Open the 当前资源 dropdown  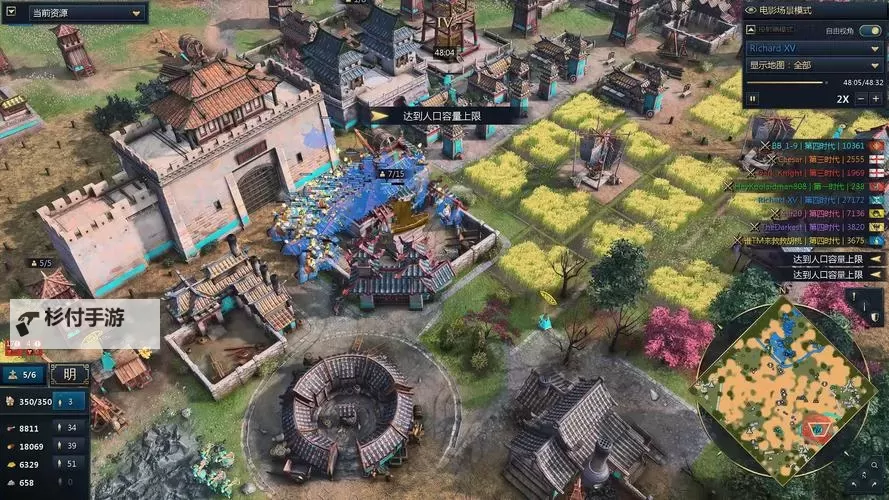click(74, 13)
